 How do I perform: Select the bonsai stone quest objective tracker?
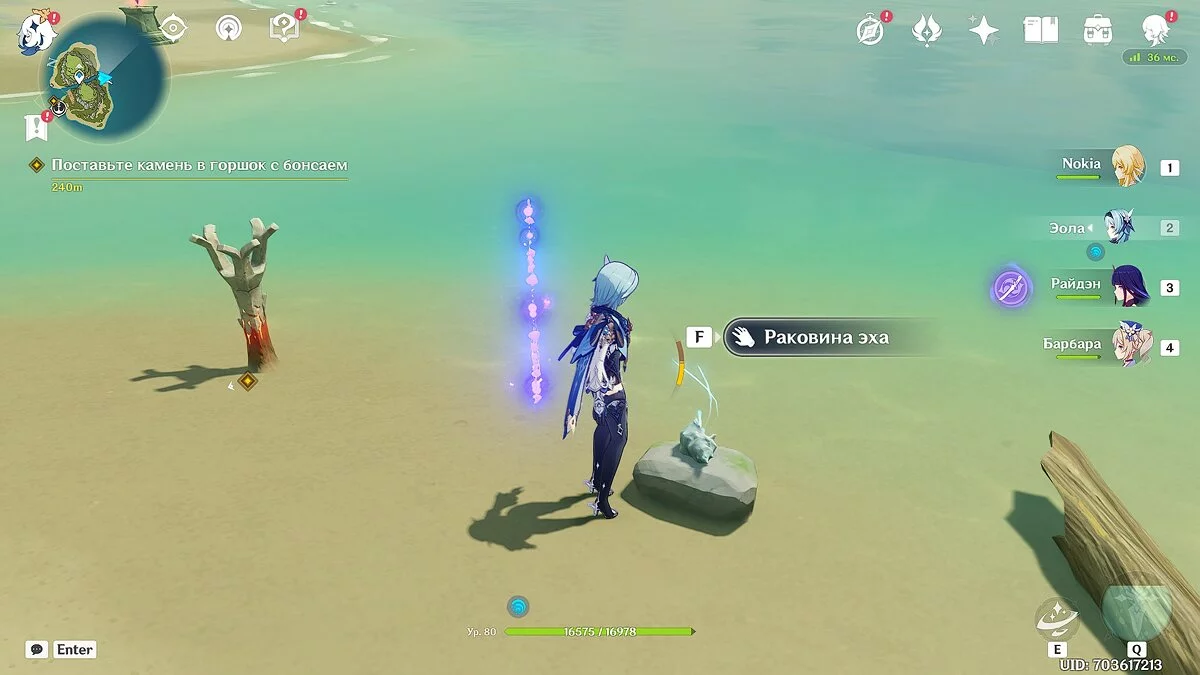coord(199,165)
